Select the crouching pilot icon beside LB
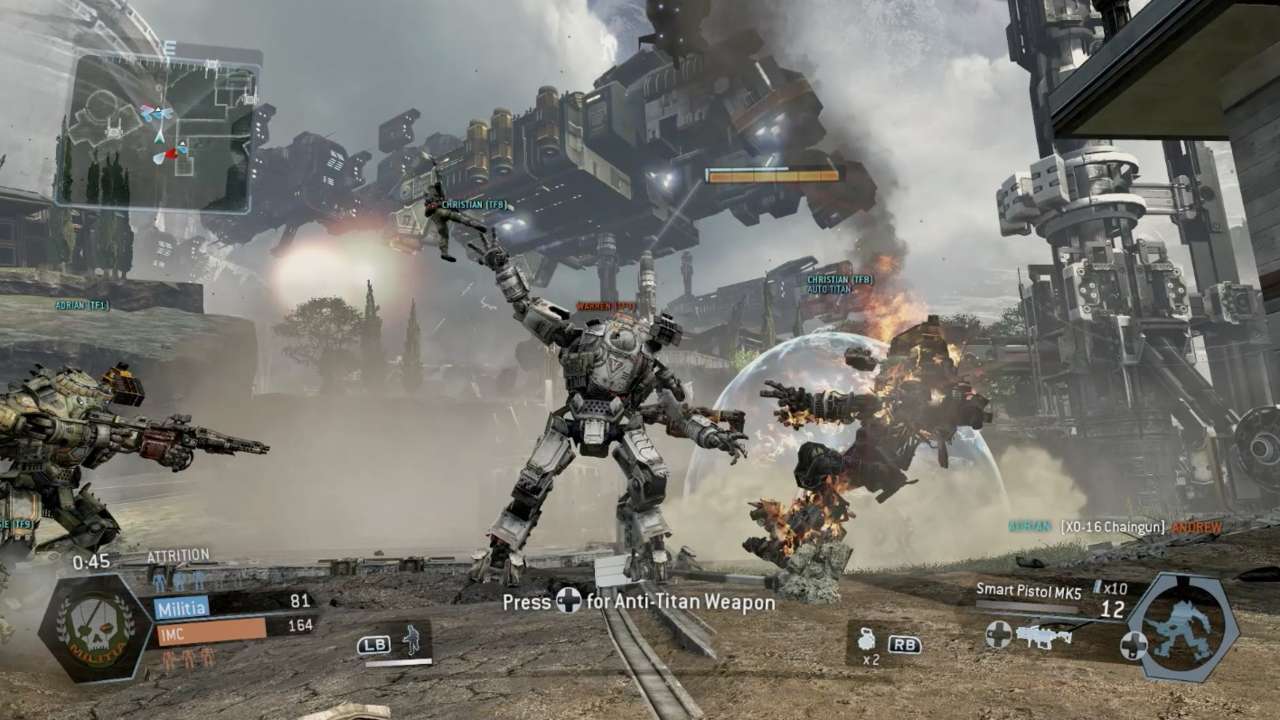 pos(412,642)
